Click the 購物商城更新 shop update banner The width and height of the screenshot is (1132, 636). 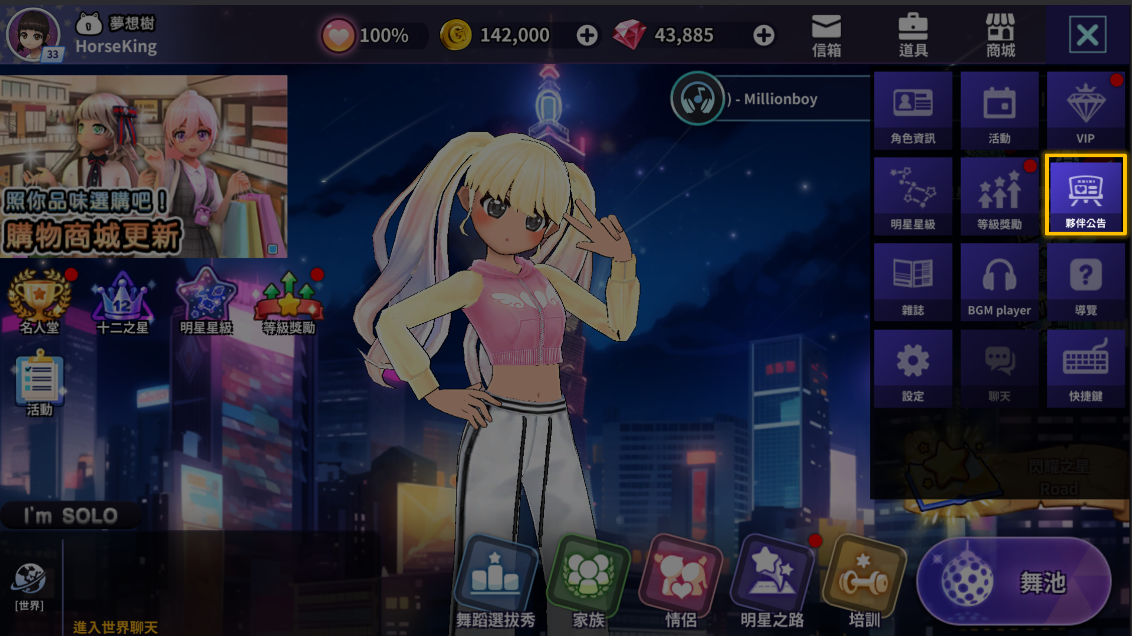[144, 166]
